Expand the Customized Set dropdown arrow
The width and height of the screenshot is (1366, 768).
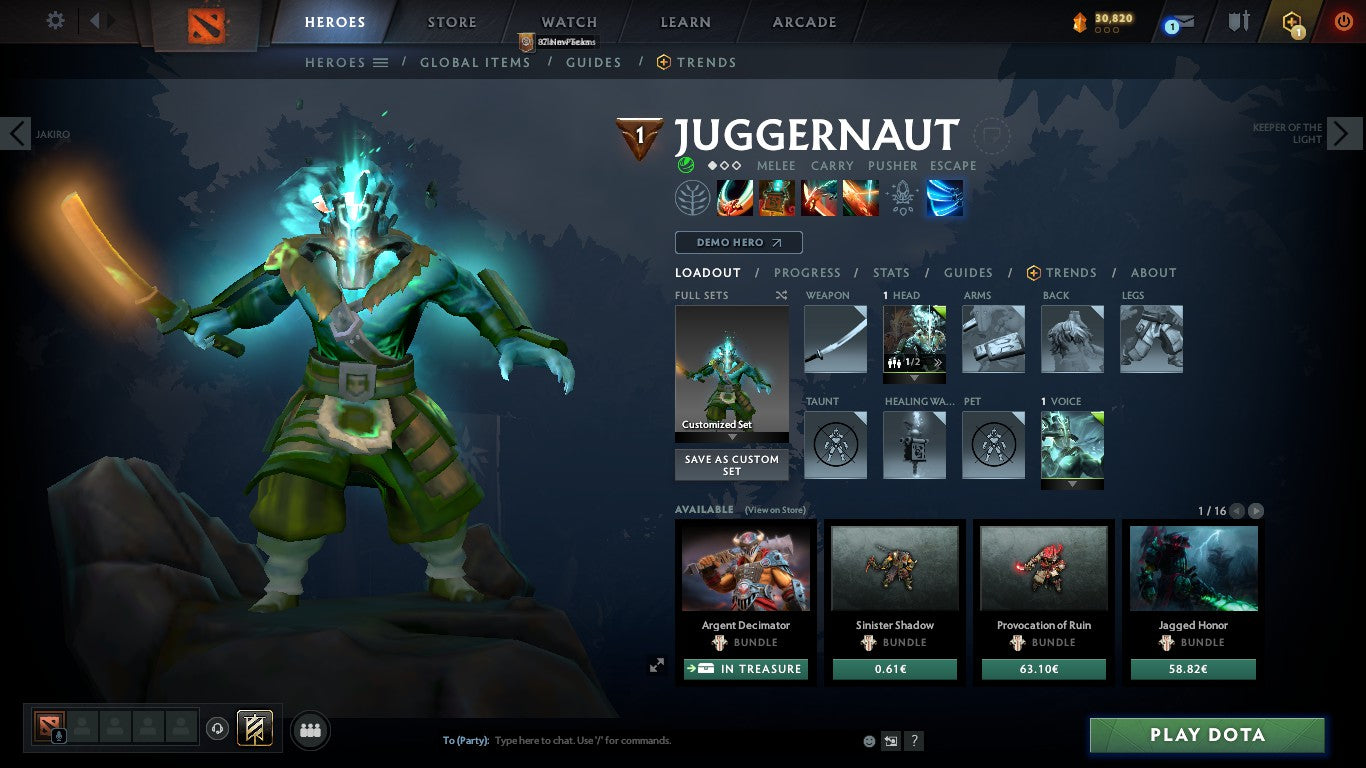pyautogui.click(x=731, y=437)
